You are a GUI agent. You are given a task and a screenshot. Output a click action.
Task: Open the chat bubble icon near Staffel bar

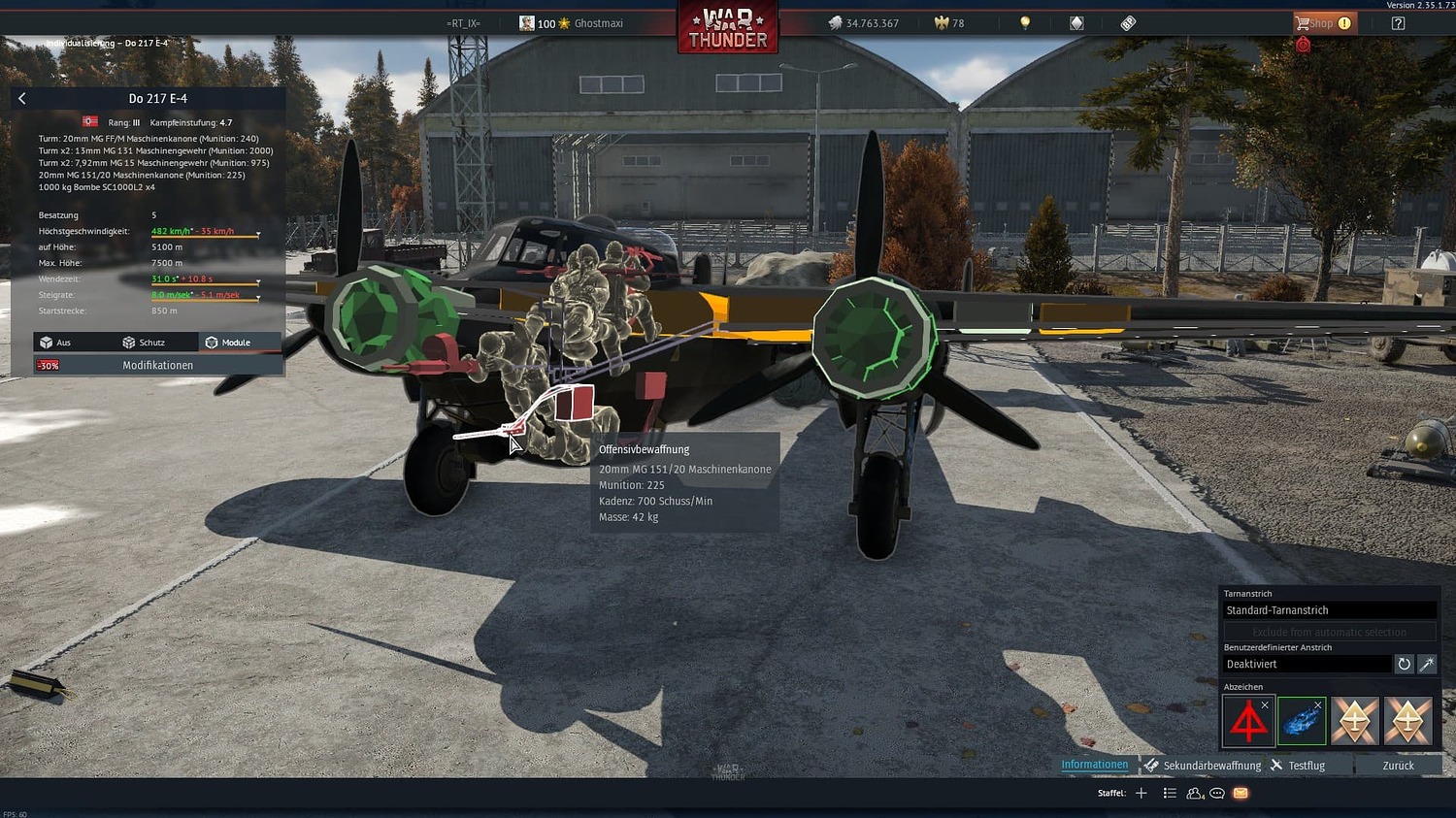pos(1216,793)
